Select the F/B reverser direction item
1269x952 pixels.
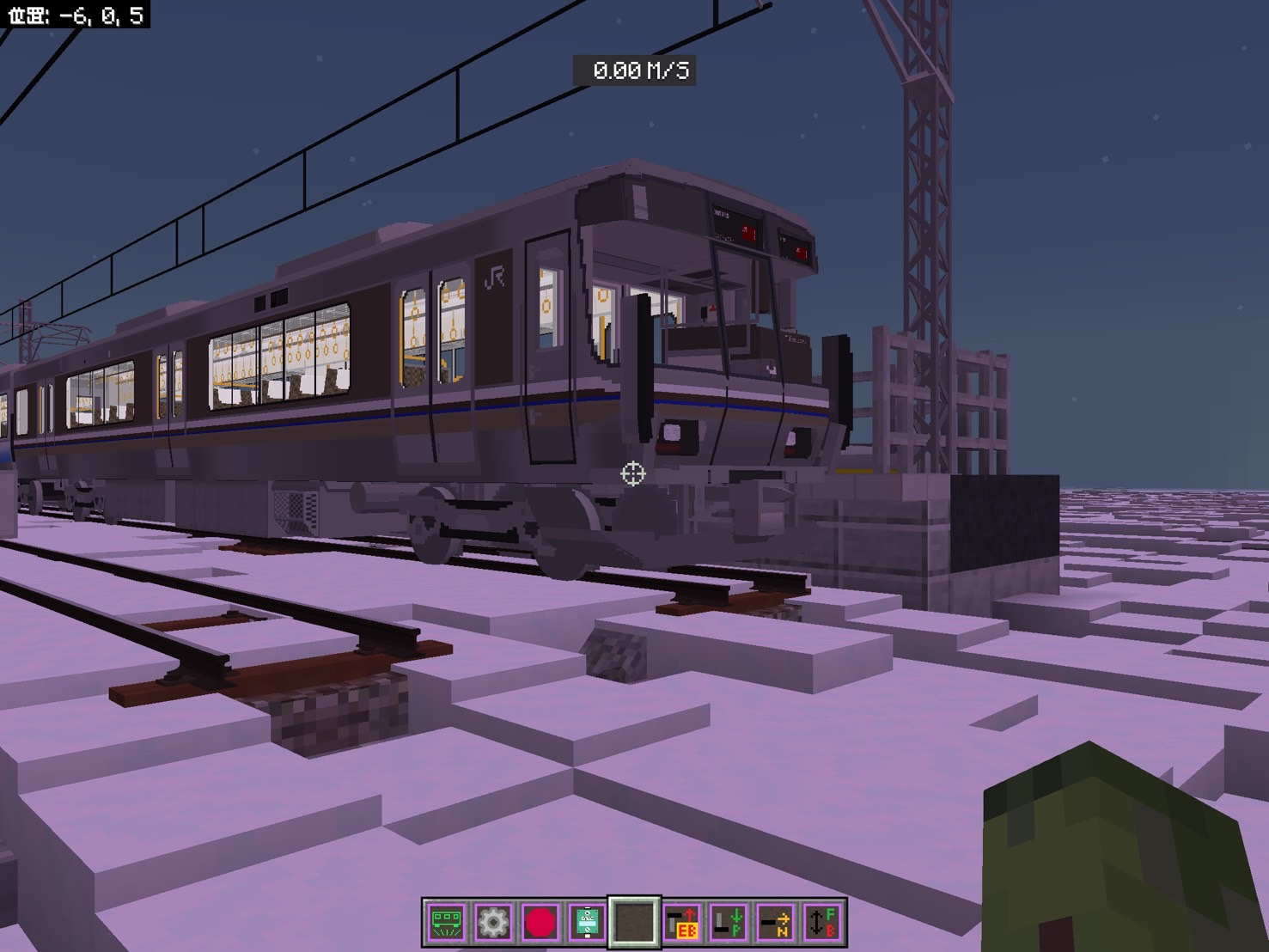pos(822,923)
